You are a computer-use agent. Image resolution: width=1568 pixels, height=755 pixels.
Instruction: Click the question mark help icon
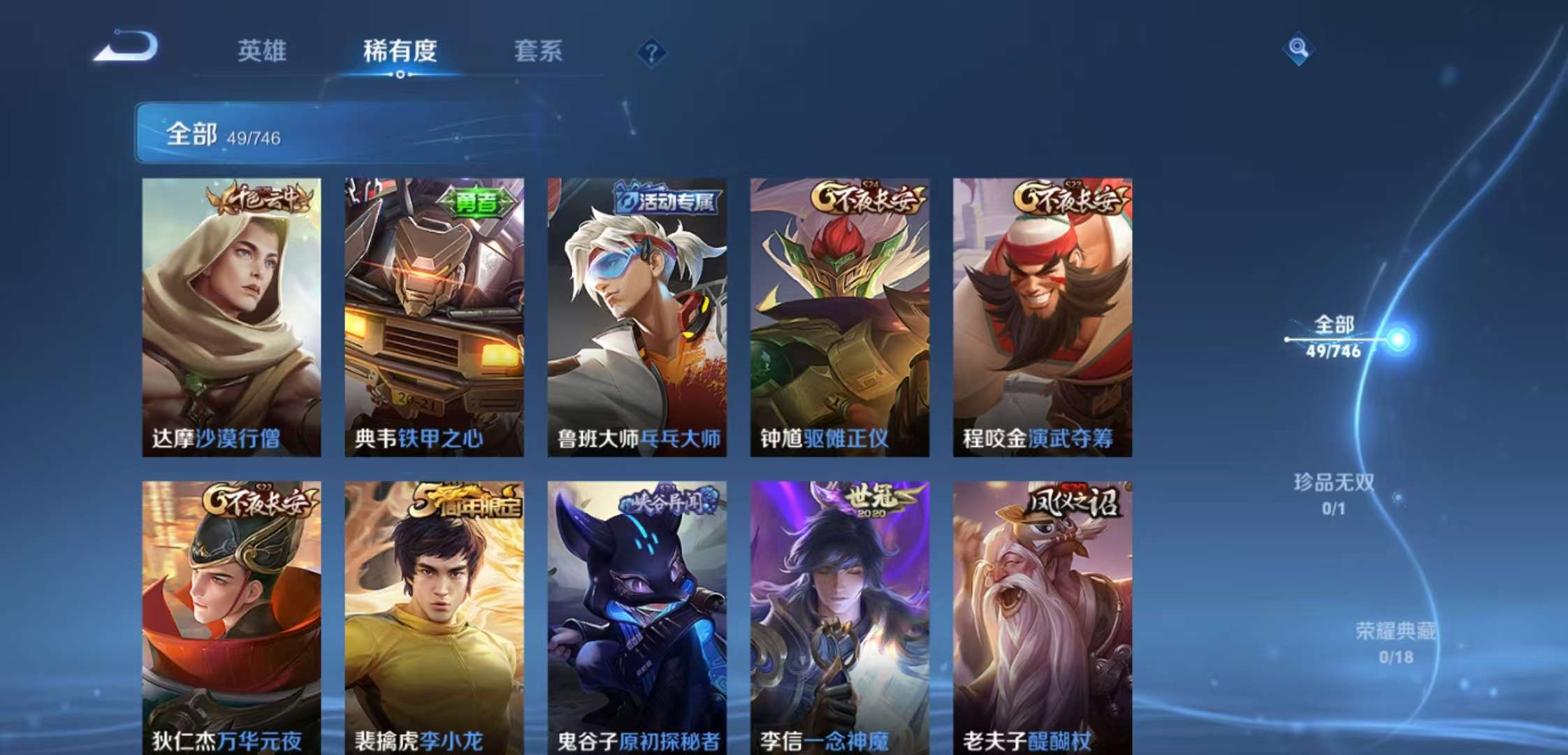click(651, 50)
